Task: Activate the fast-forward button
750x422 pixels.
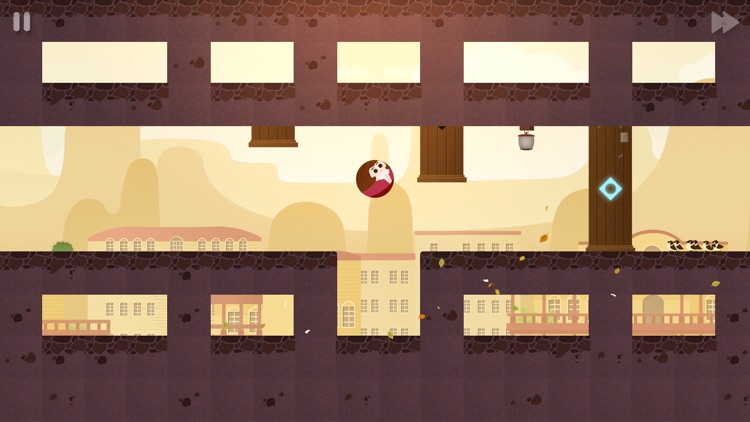Action: pos(724,22)
